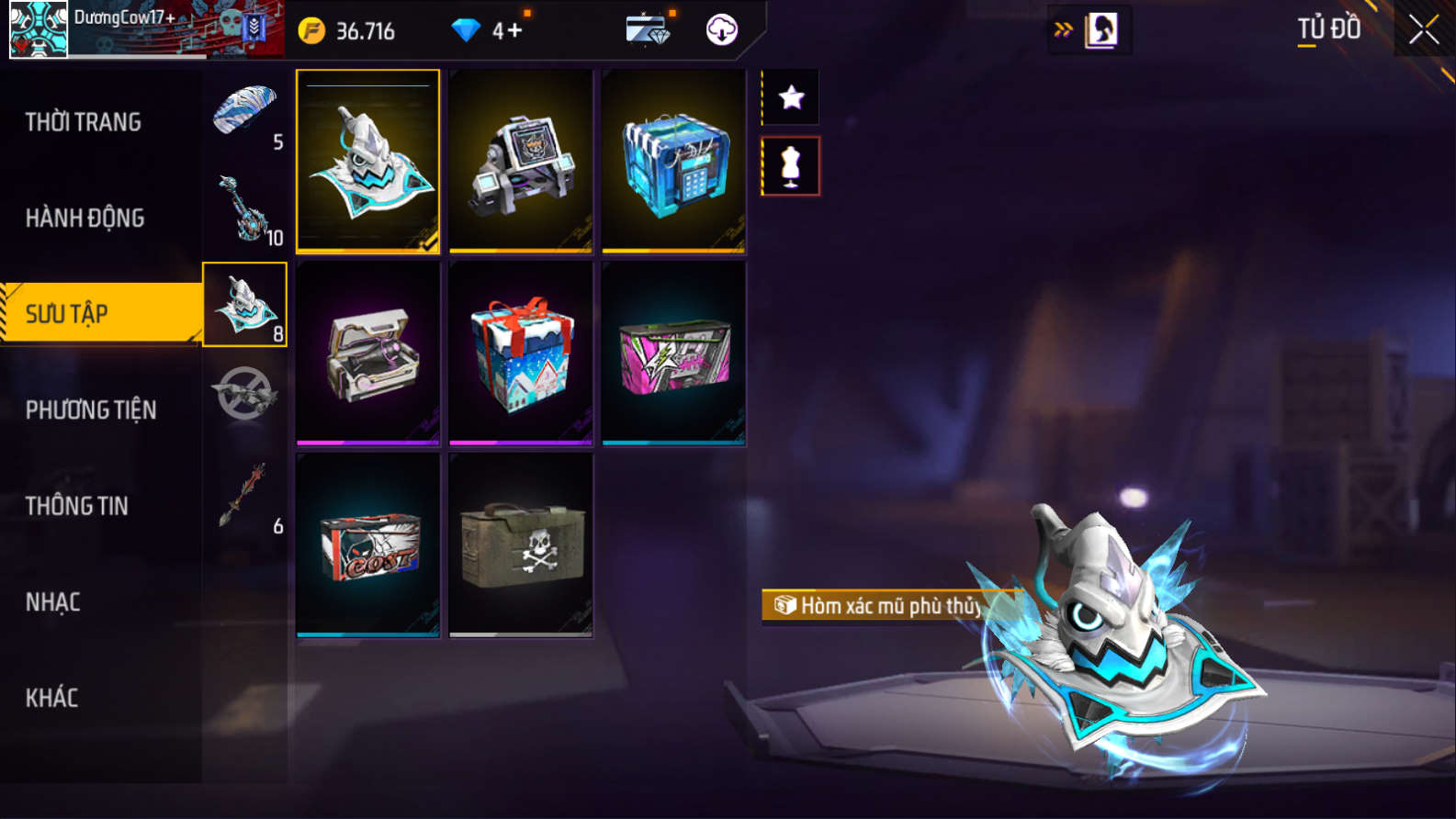This screenshot has height=819, width=1456.
Task: Switch to the NHẠC tab
Action: (53, 602)
